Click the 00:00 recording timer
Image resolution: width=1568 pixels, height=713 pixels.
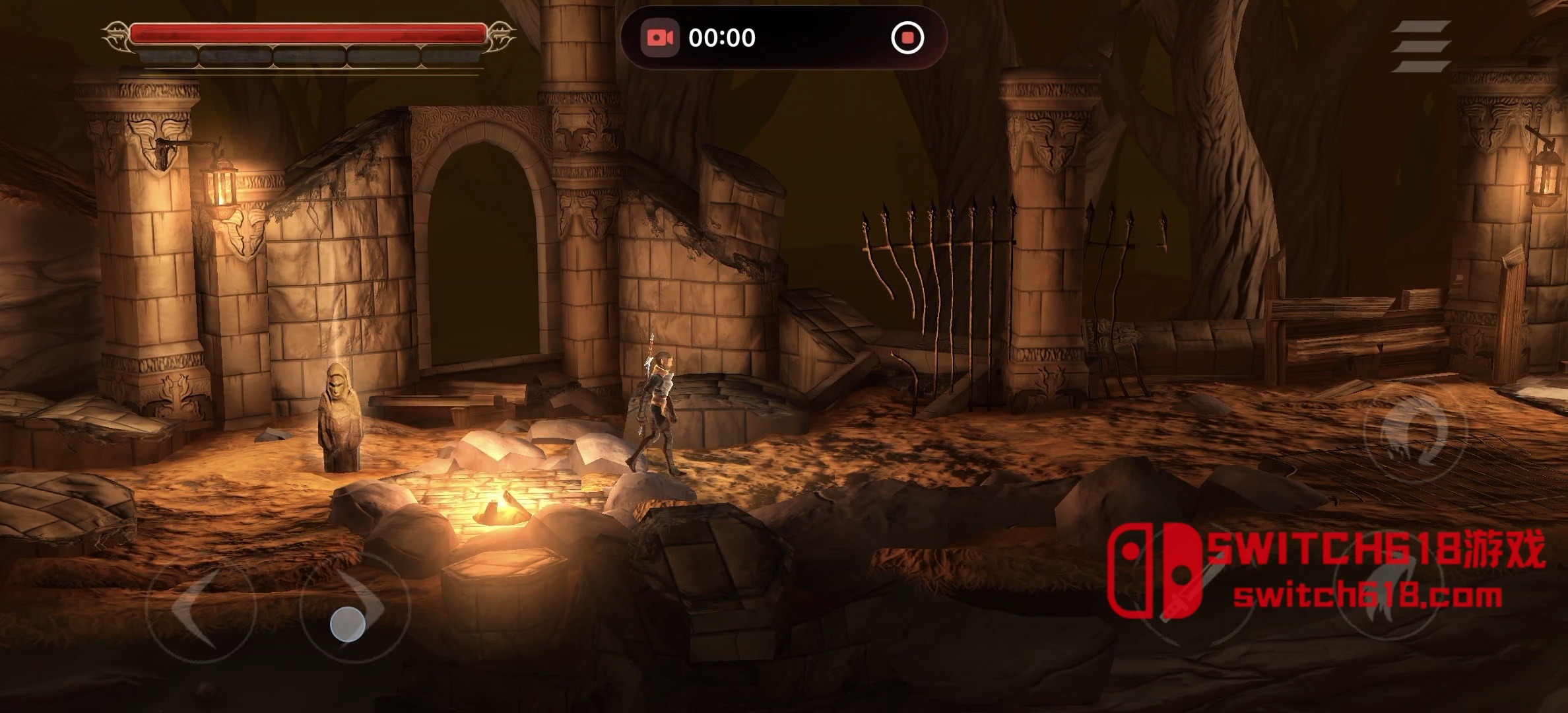[x=723, y=38]
